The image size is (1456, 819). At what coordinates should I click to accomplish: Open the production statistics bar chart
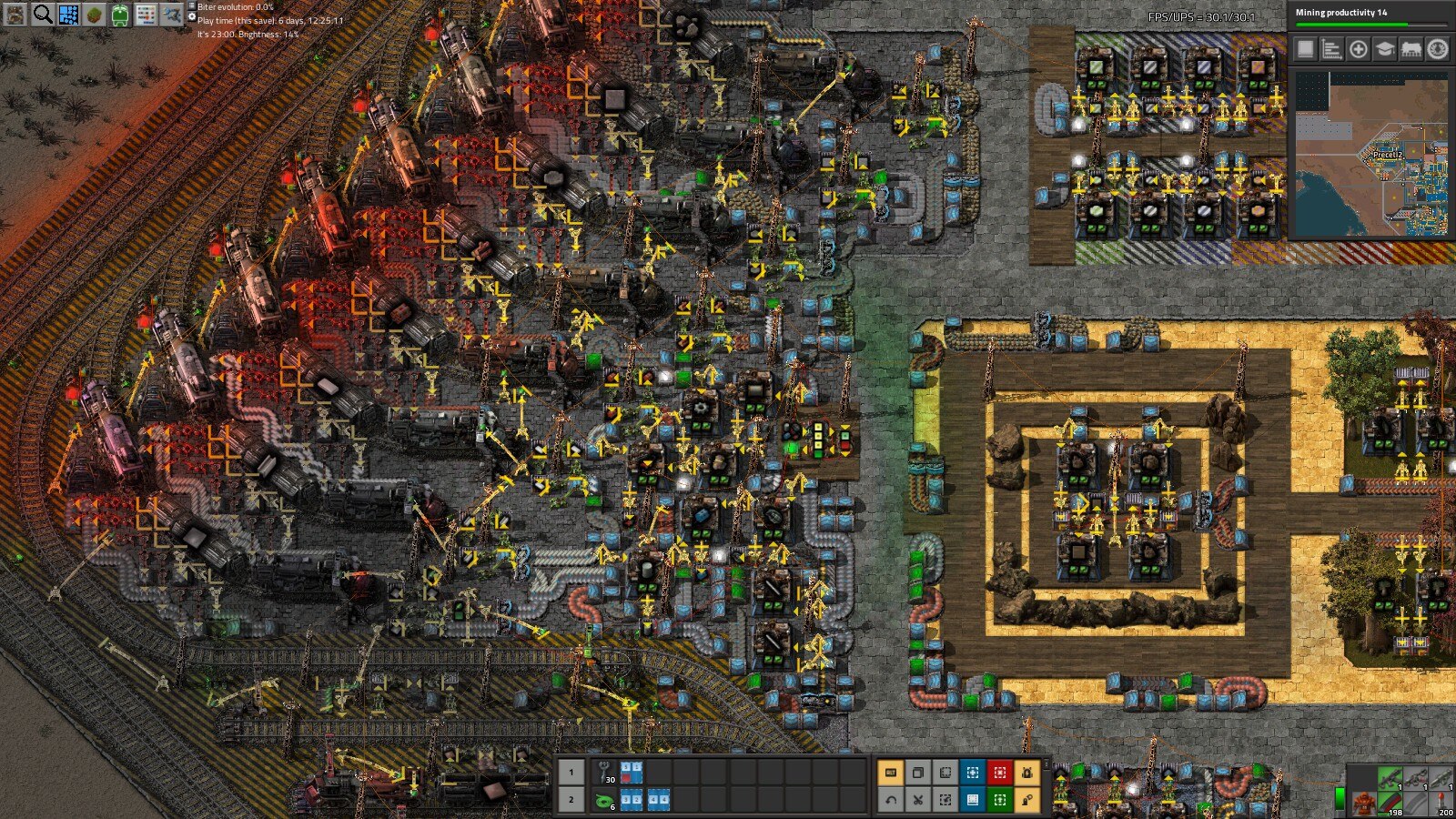click(x=1331, y=49)
